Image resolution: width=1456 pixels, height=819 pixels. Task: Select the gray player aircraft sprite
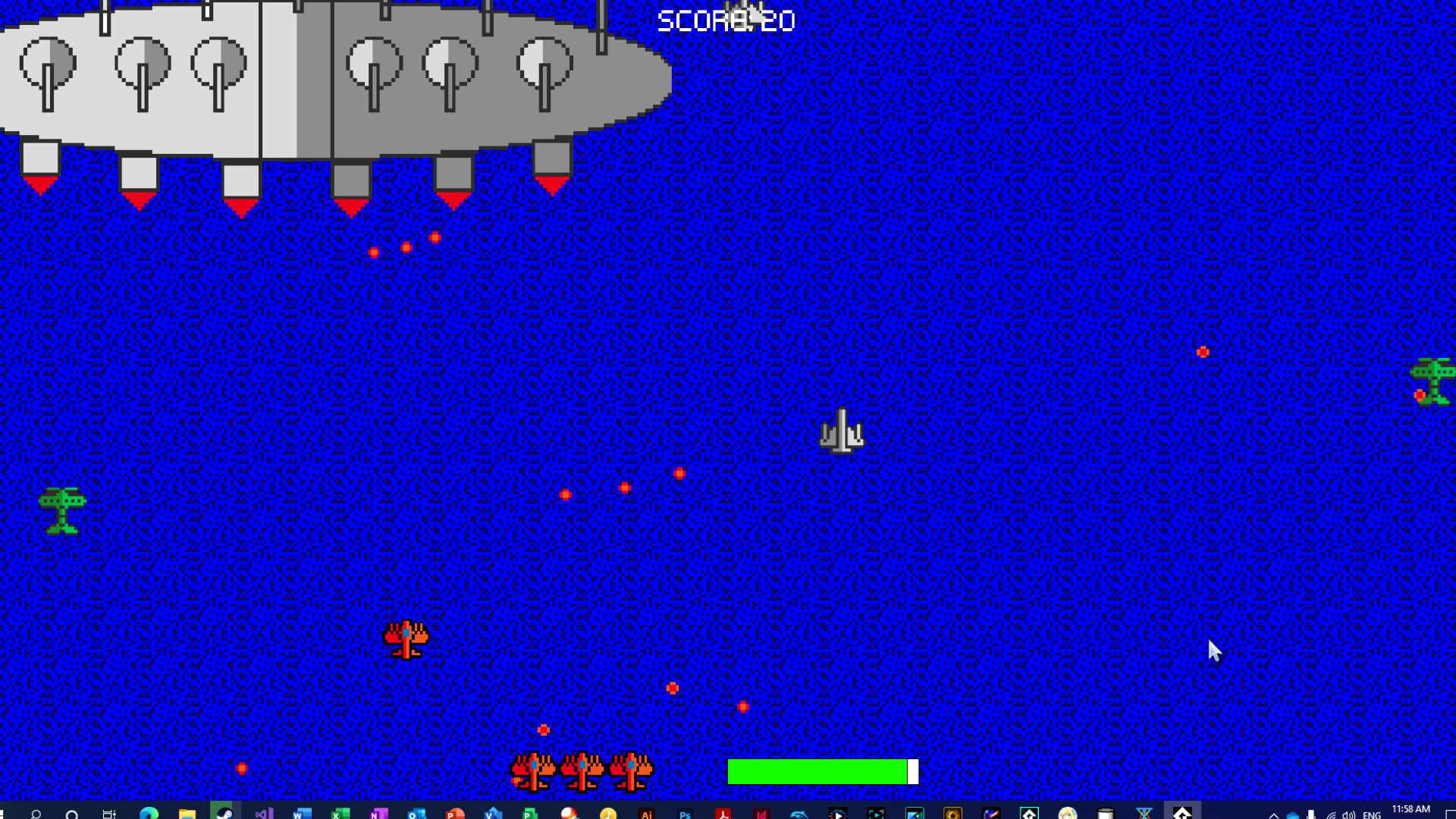pyautogui.click(x=842, y=430)
